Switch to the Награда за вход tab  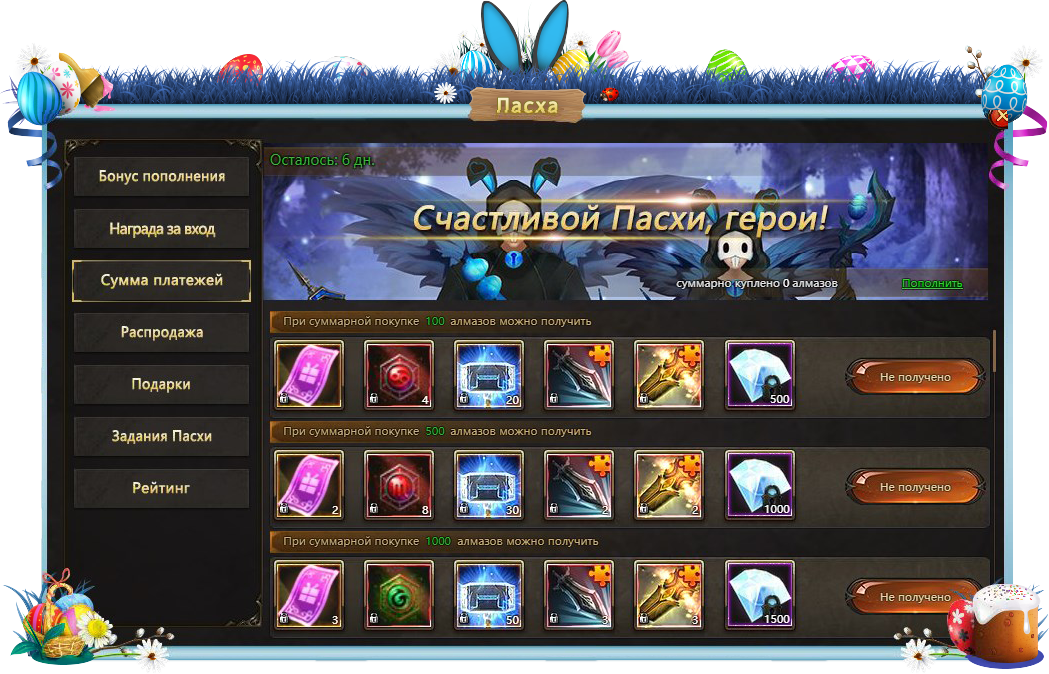(x=161, y=229)
